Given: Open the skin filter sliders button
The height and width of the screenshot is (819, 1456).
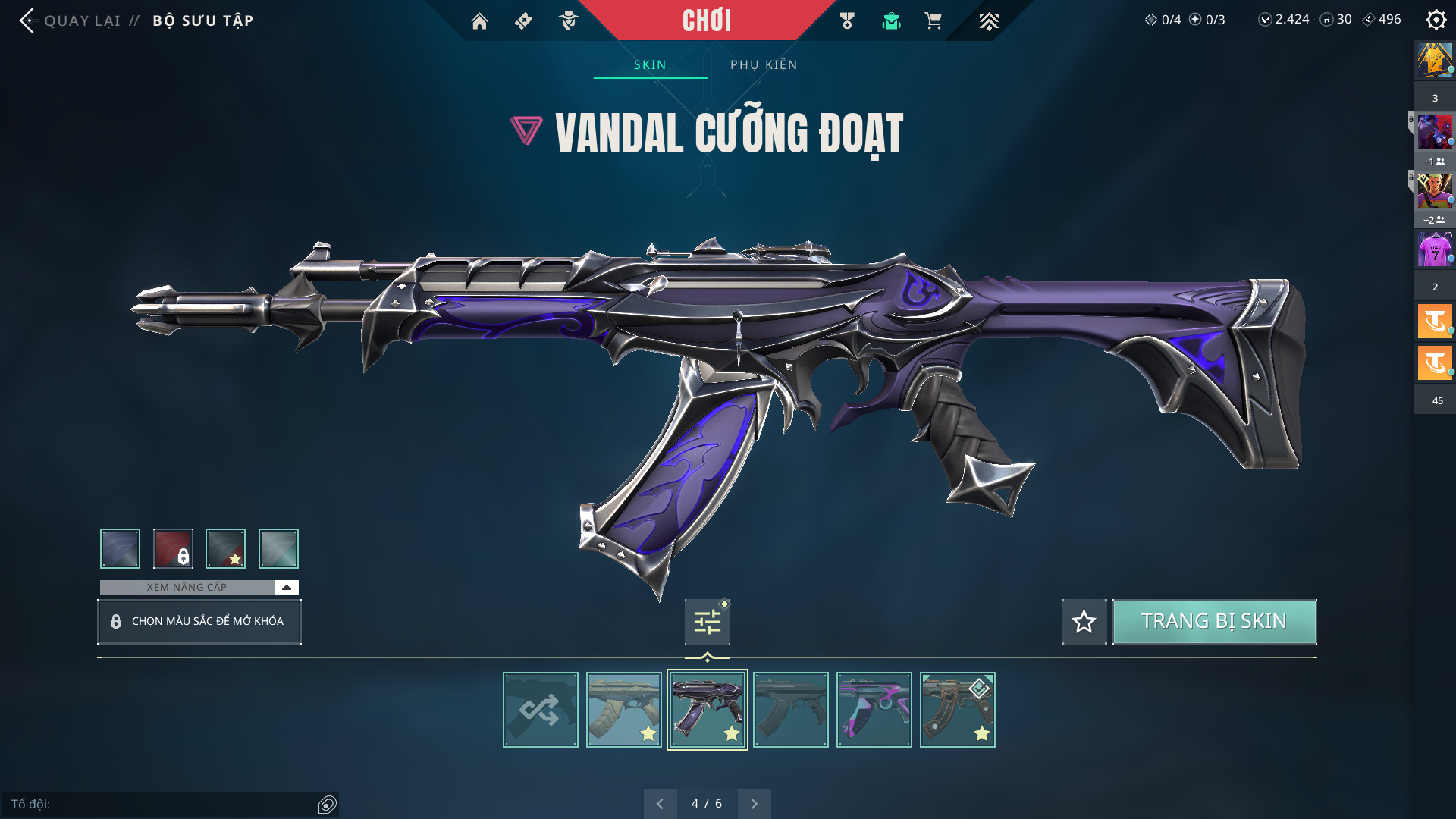Looking at the screenshot, I should pyautogui.click(x=707, y=622).
